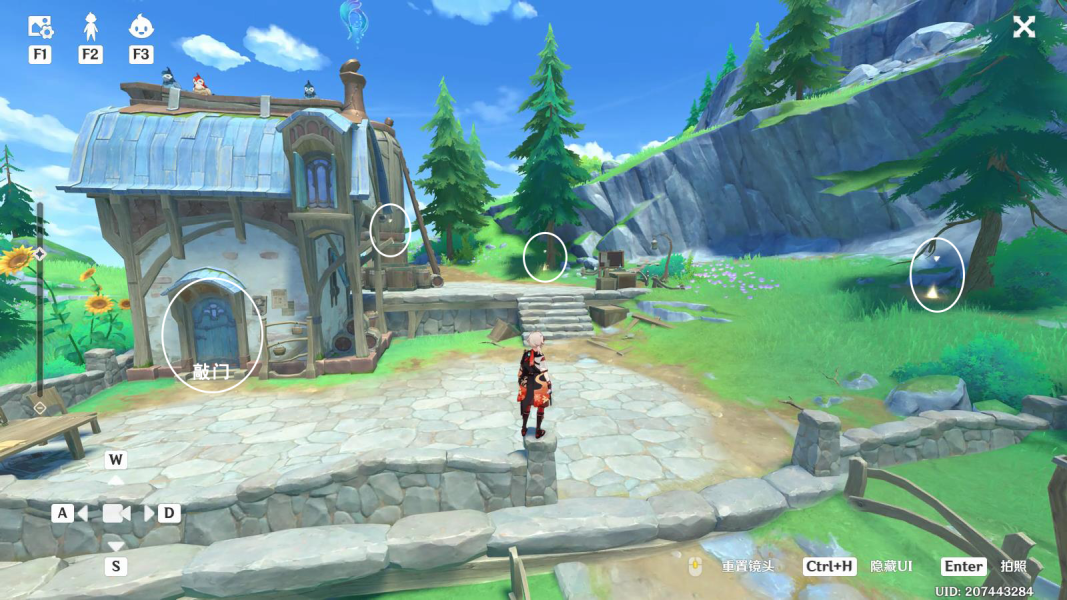Open the Paimon face icon options
This screenshot has width=1067, height=600.
pos(141,27)
